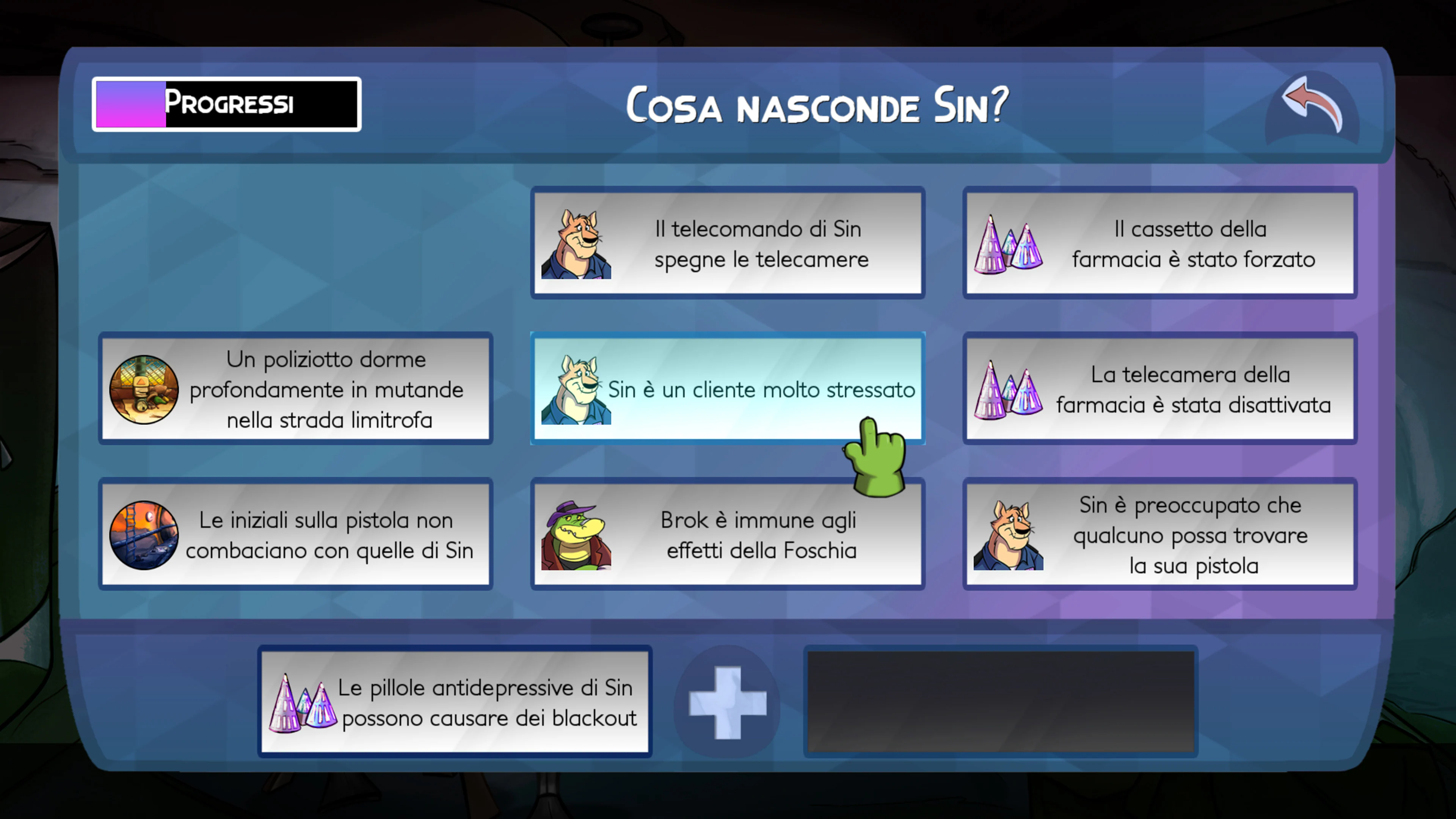1456x819 pixels.
Task: Click Brok's crocodile portrait icon
Action: [576, 534]
